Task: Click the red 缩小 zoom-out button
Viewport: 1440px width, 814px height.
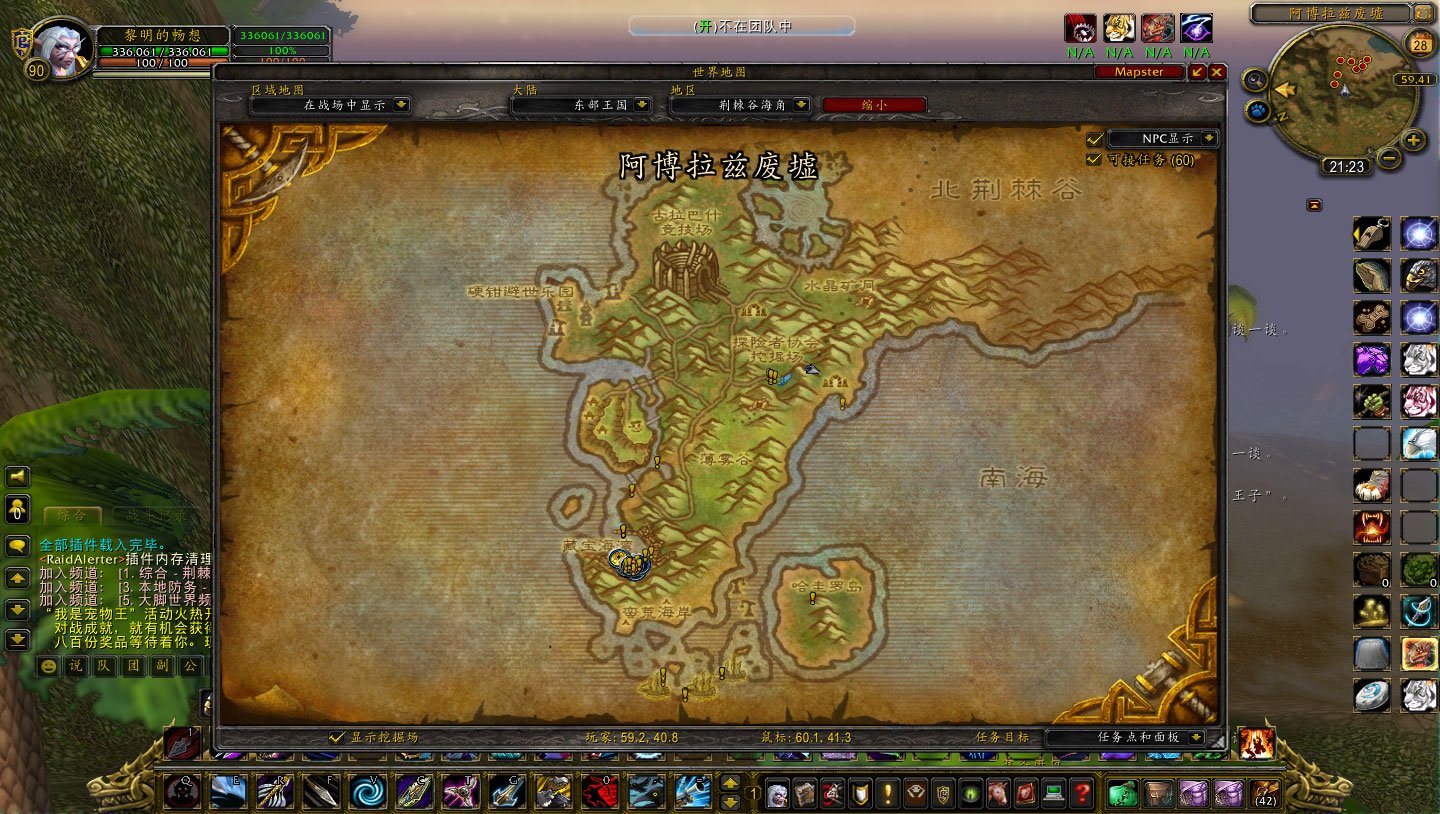Action: pyautogui.click(x=873, y=104)
